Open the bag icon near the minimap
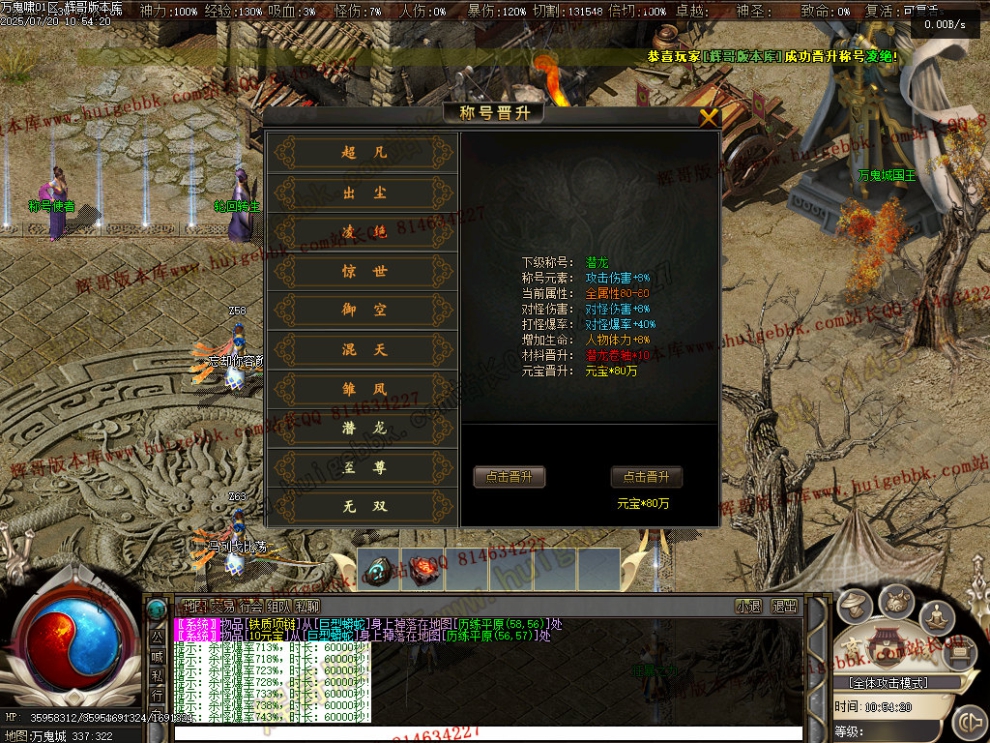Image resolution: width=990 pixels, height=743 pixels. tap(896, 601)
